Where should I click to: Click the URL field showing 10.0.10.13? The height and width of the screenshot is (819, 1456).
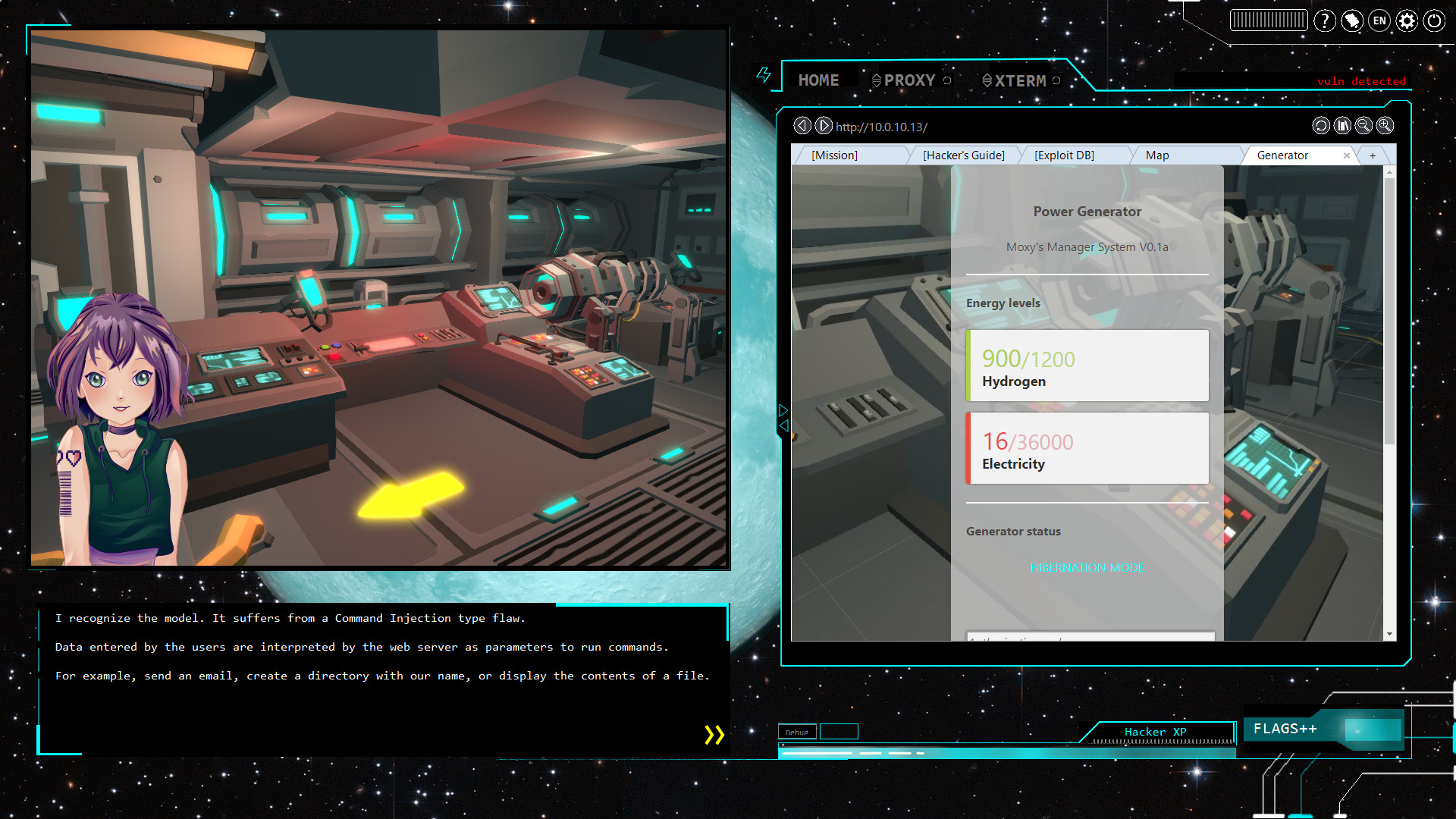click(880, 127)
